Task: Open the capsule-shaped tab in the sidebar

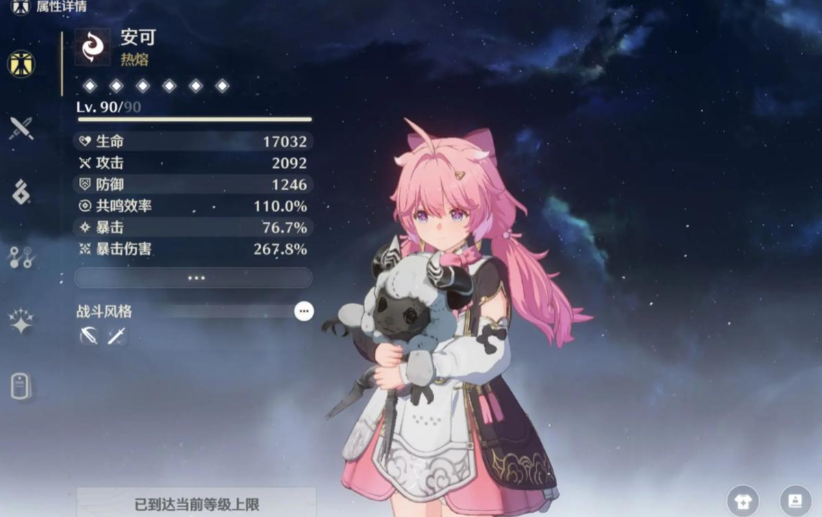Action: (x=21, y=386)
